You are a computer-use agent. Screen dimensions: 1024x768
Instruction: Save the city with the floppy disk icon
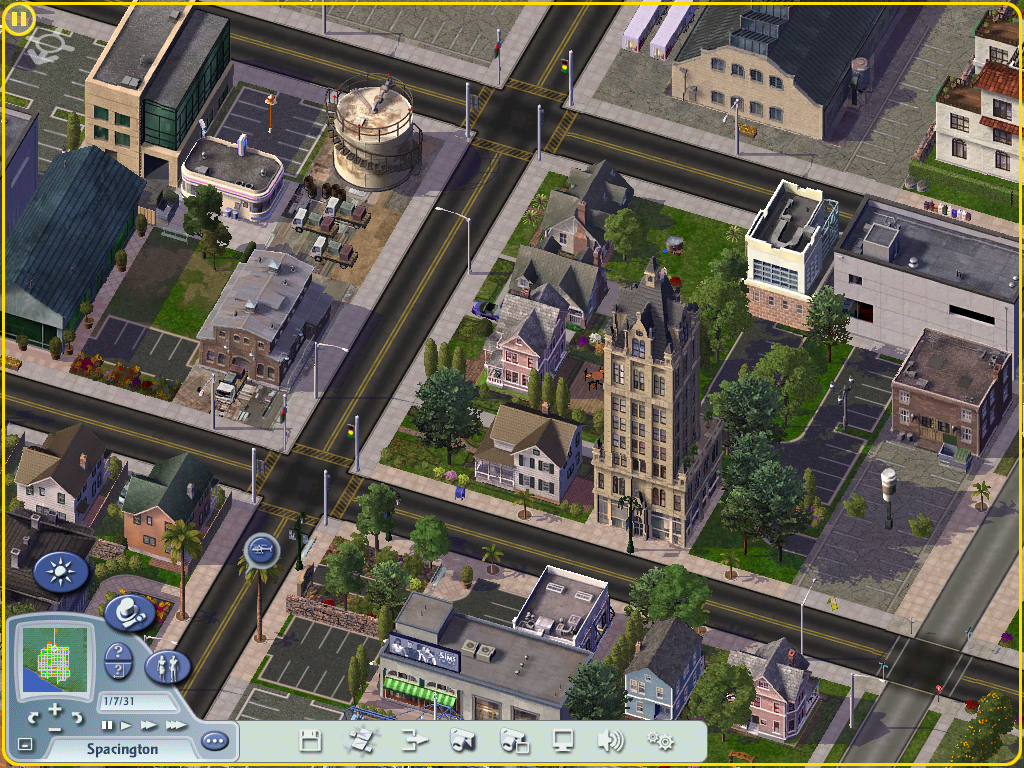point(311,741)
